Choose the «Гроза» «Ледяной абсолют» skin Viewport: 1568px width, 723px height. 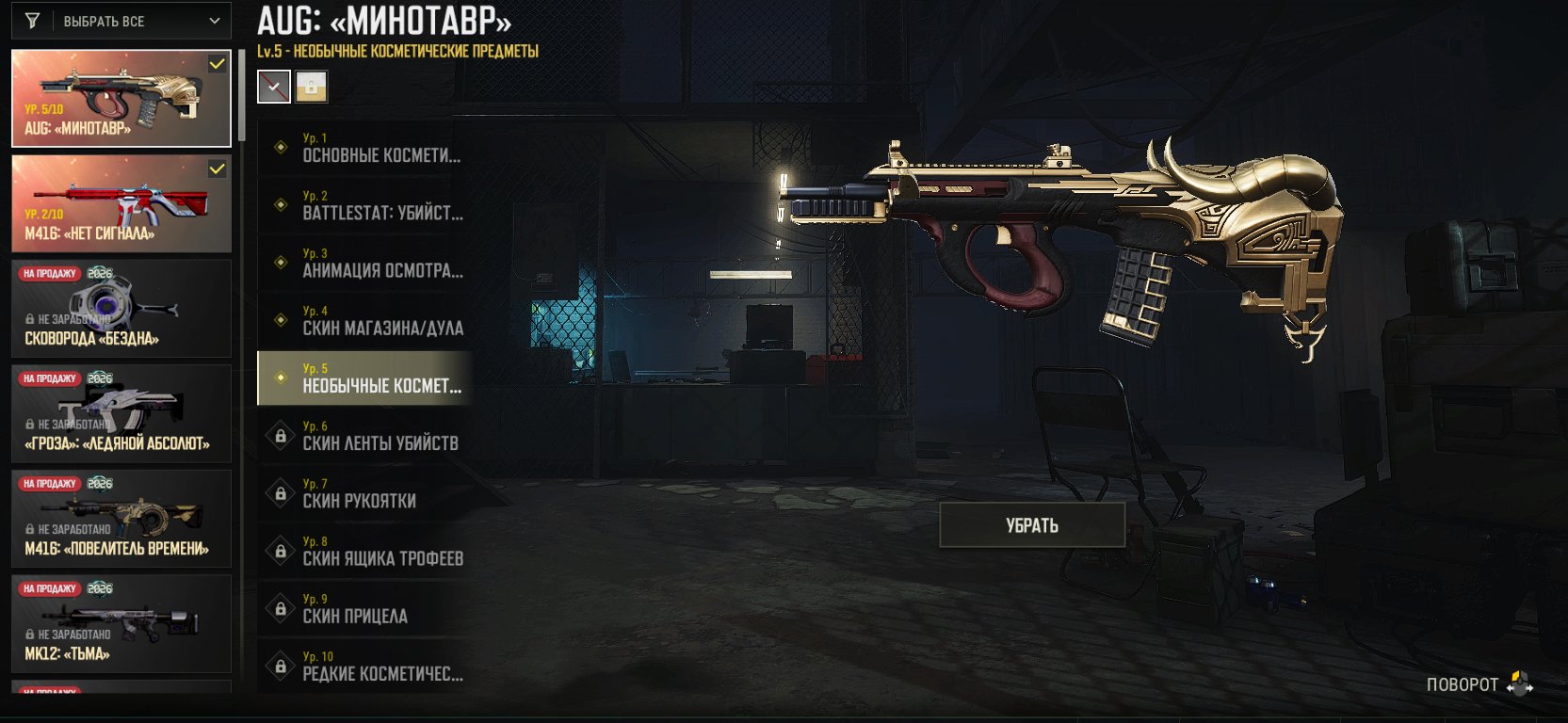click(121, 414)
